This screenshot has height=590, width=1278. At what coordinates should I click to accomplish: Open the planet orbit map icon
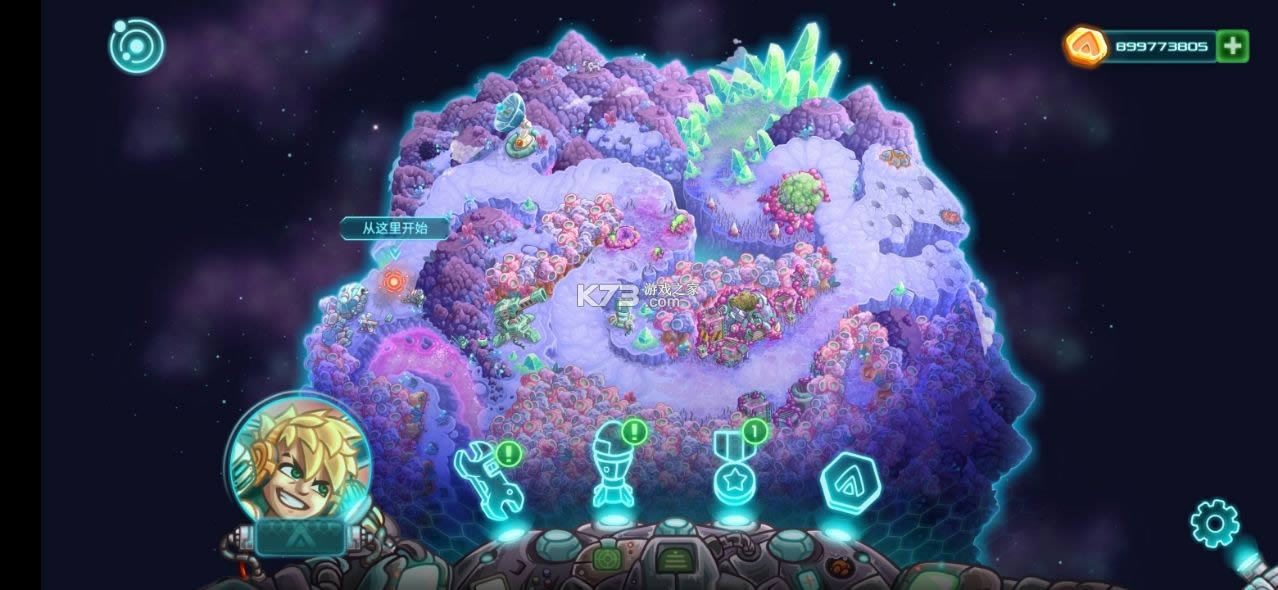click(x=137, y=45)
